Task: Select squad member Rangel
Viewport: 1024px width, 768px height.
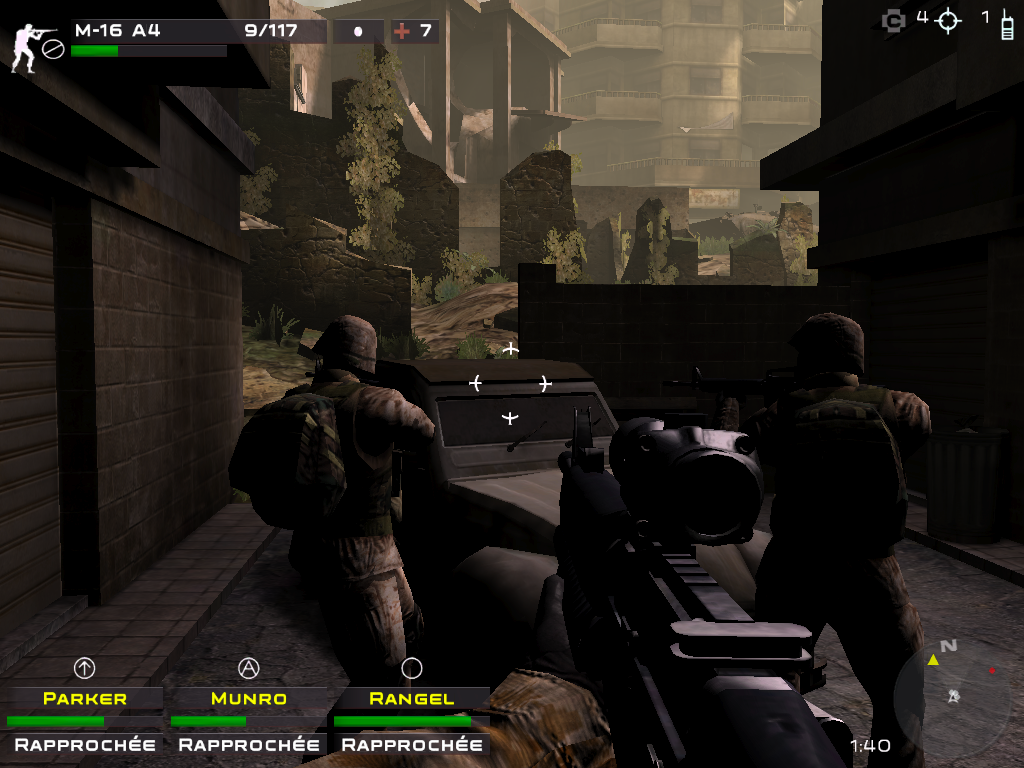Action: (411, 698)
